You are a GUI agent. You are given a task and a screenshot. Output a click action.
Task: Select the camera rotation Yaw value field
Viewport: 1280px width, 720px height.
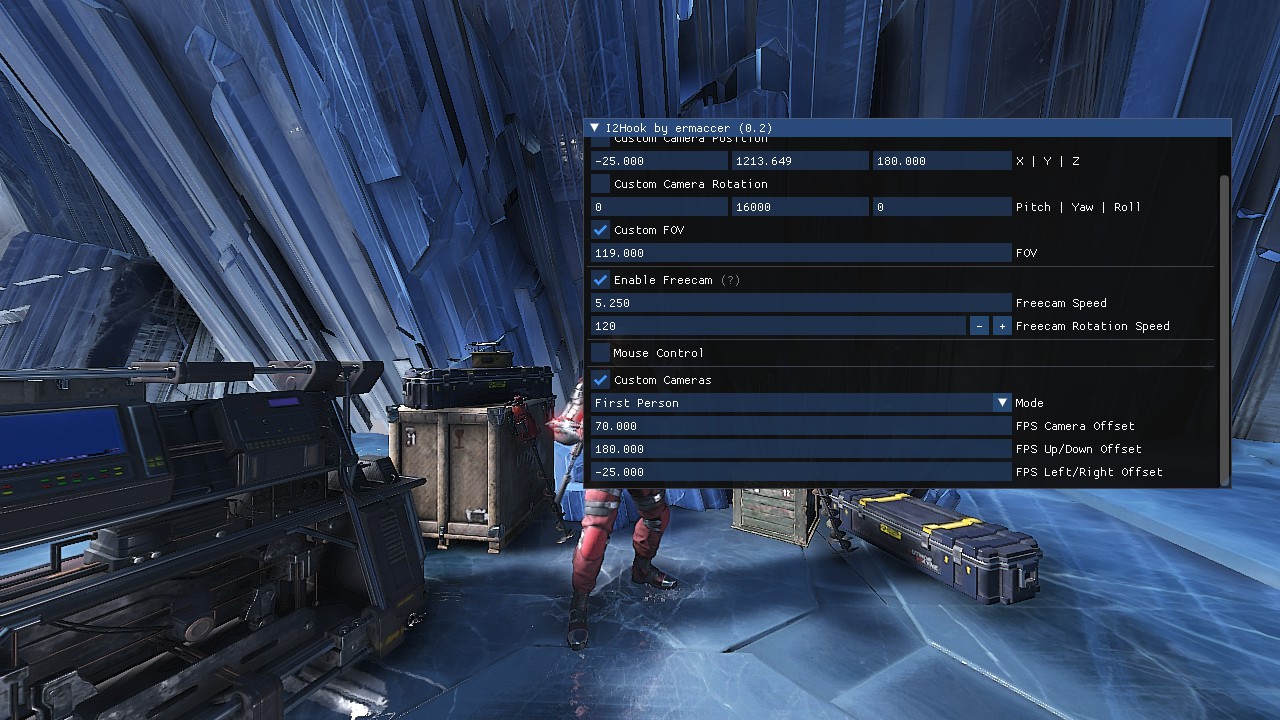tap(800, 207)
